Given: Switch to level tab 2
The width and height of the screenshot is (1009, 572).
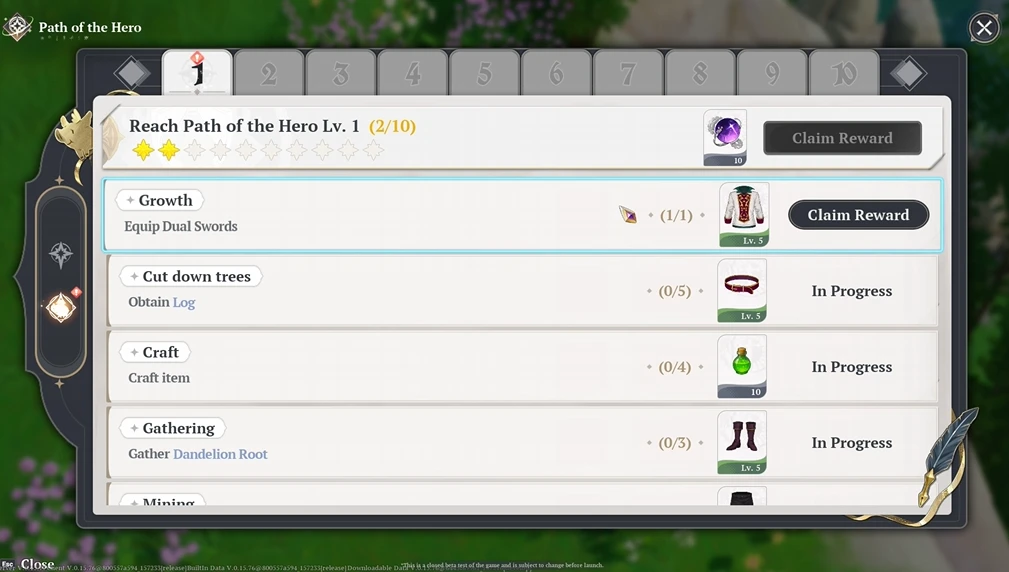Looking at the screenshot, I should pos(269,73).
